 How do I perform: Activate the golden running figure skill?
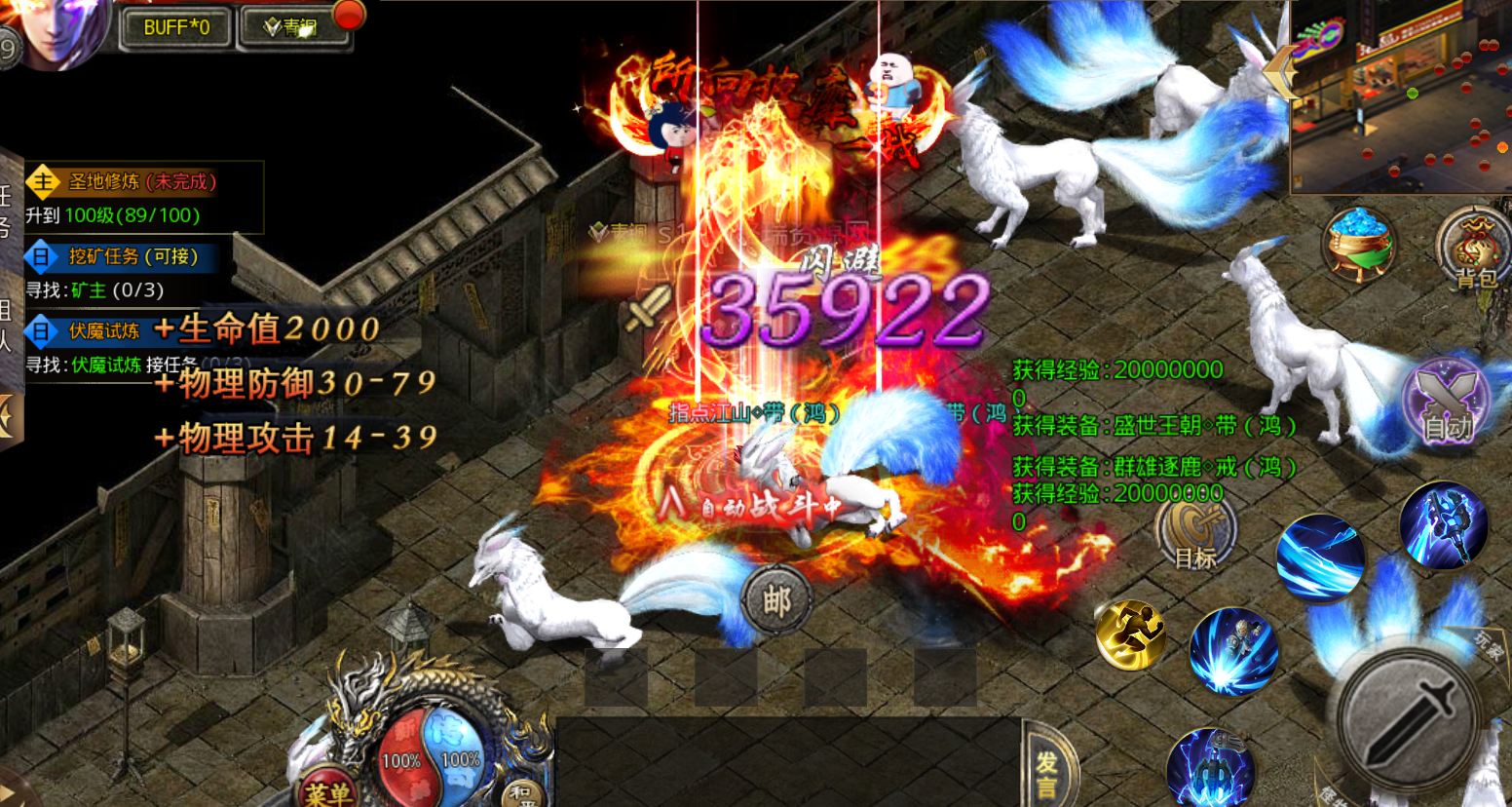pos(1132,634)
